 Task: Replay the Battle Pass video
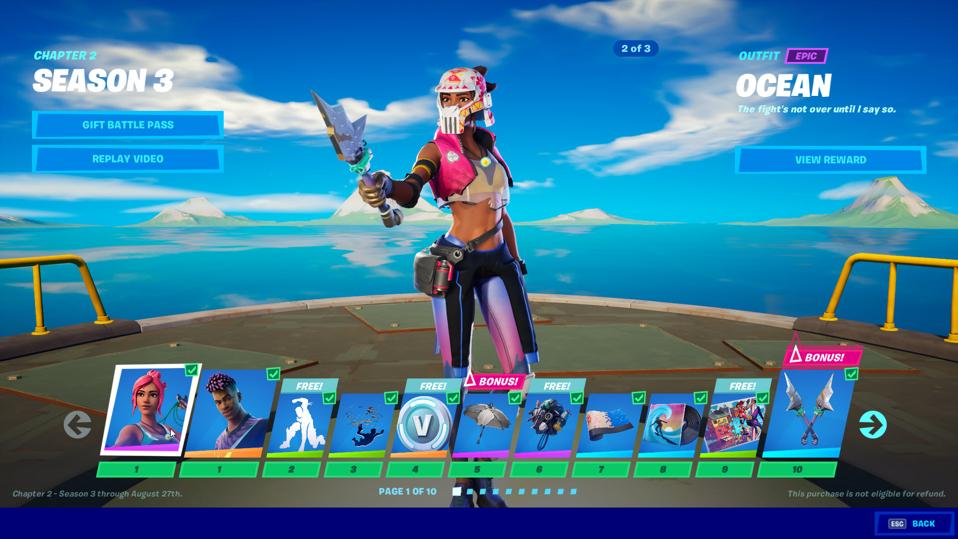128,159
